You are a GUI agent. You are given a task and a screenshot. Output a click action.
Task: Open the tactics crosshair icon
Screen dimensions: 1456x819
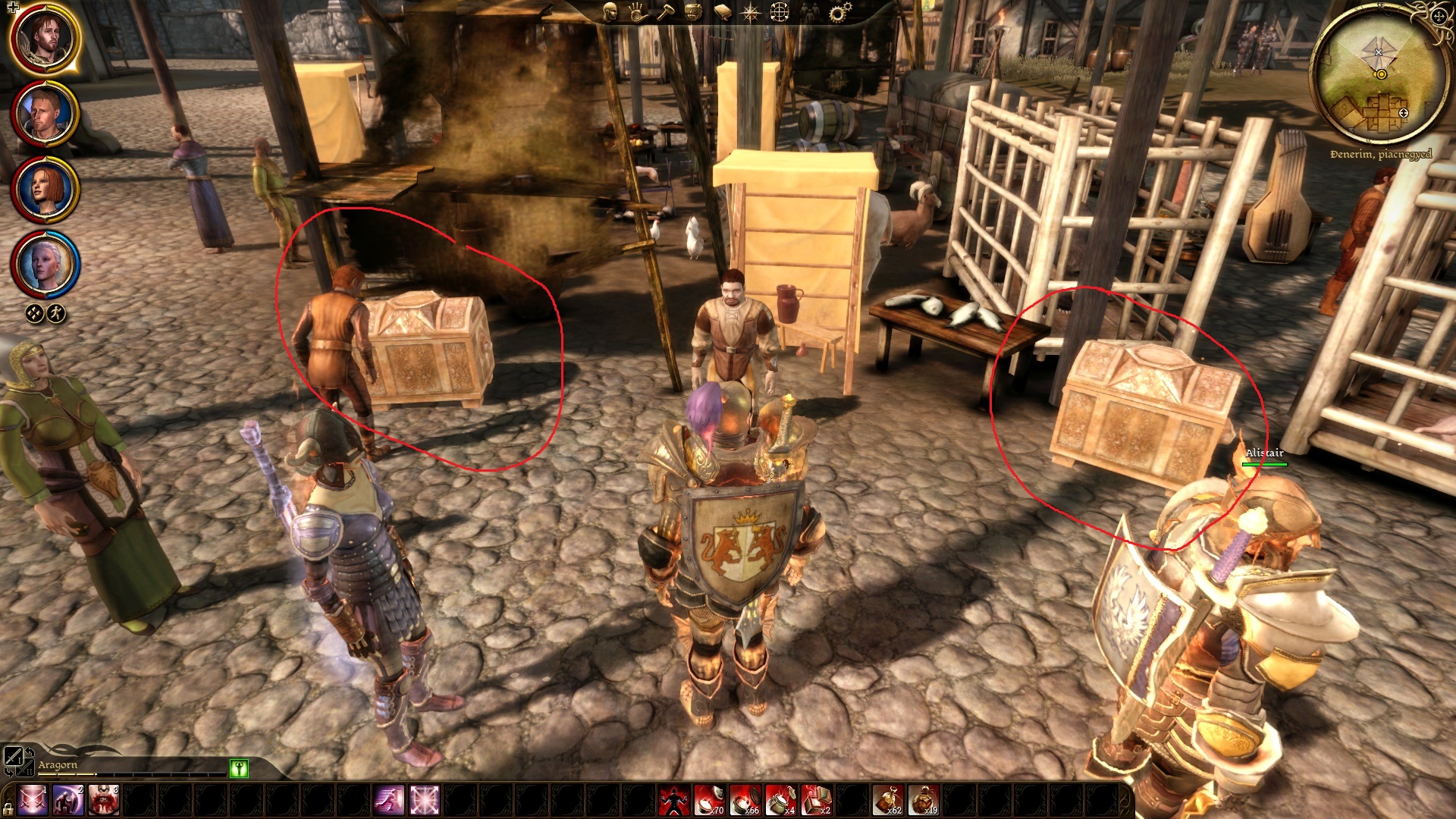coord(780,12)
